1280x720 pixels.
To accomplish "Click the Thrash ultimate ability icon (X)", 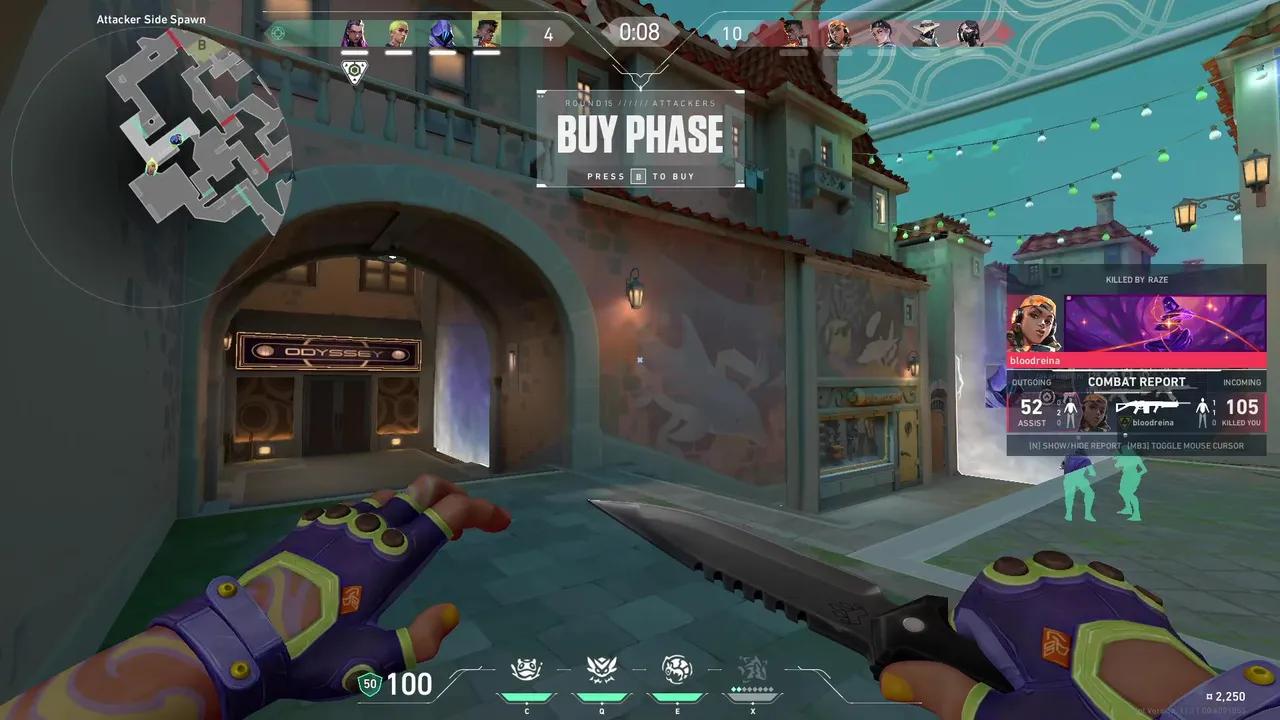I will coord(752,672).
